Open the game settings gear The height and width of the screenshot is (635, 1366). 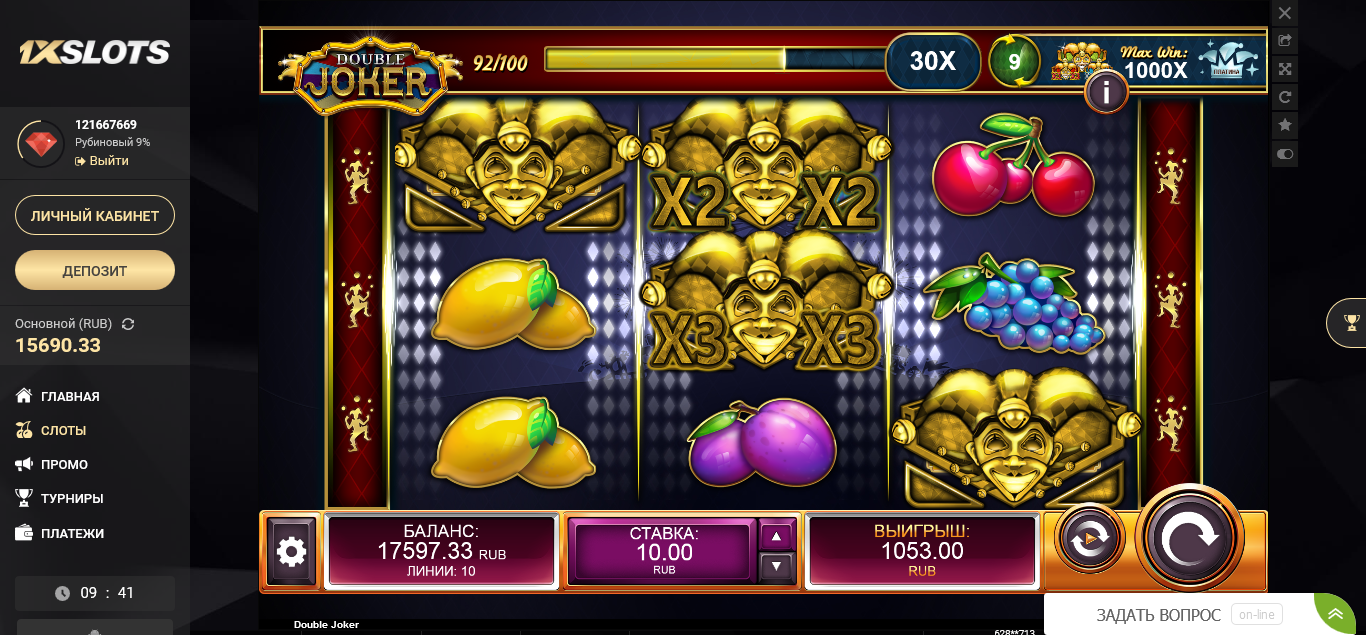tap(291, 551)
